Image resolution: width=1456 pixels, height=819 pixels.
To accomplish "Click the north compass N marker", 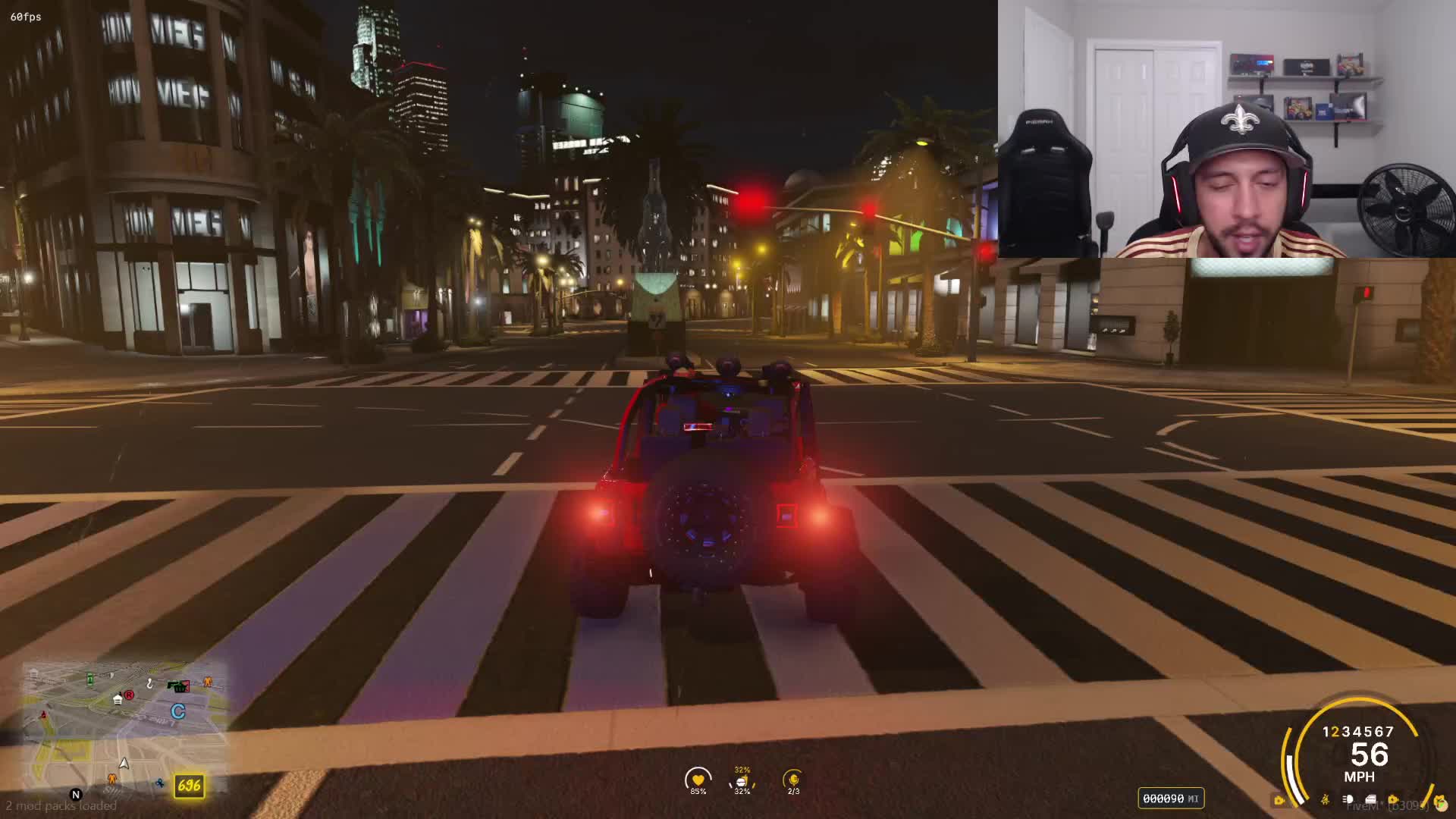I will [x=76, y=794].
